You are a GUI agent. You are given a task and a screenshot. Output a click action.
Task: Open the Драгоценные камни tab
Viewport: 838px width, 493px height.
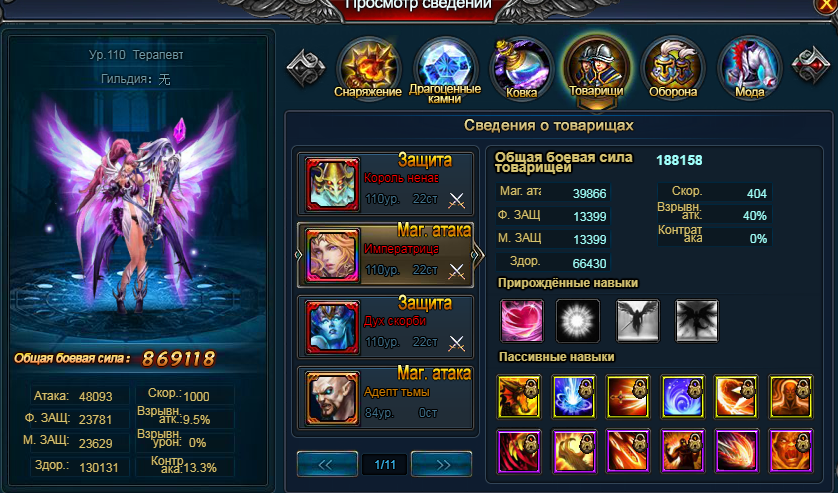tap(444, 66)
